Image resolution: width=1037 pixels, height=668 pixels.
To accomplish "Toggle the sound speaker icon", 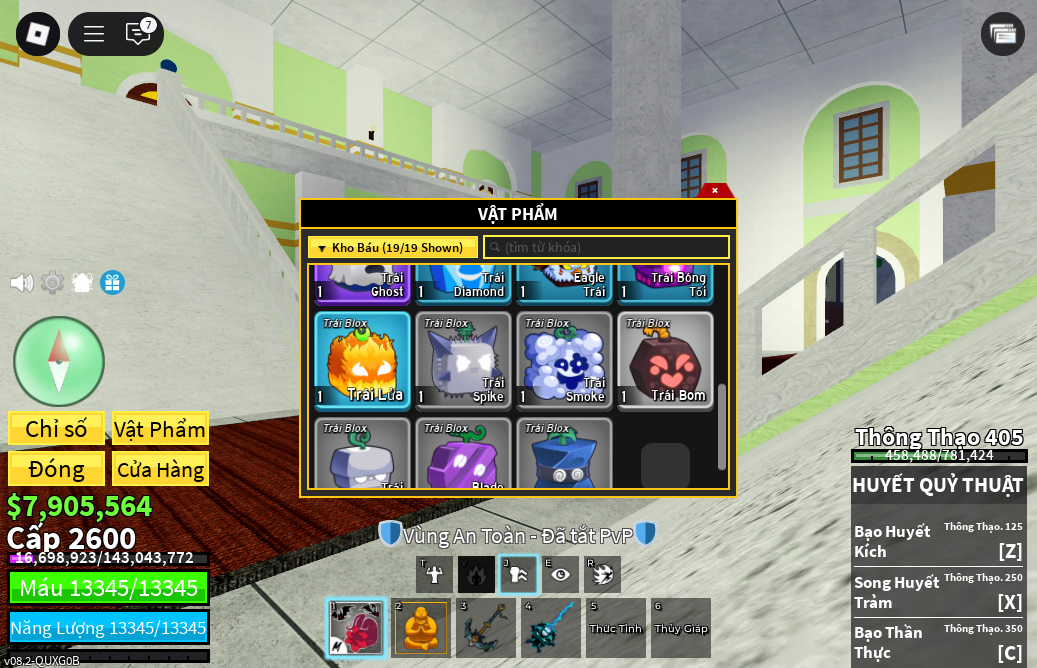I will [x=21, y=283].
